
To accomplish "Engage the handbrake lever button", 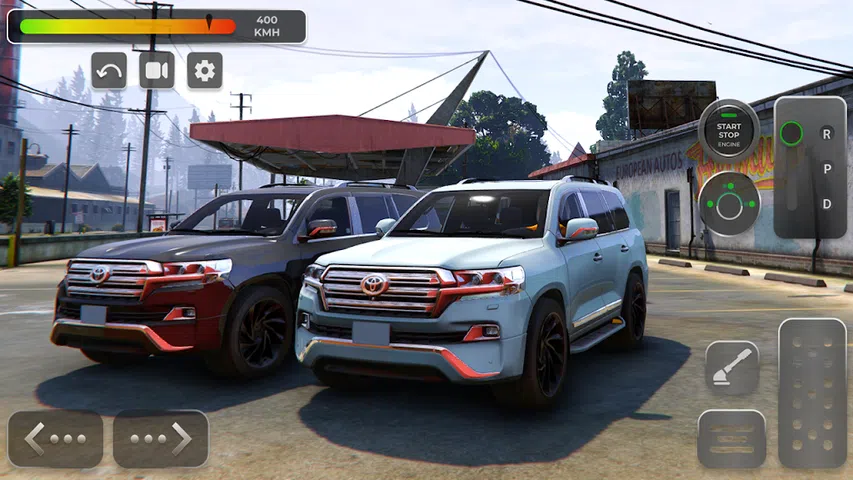I will click(x=732, y=368).
